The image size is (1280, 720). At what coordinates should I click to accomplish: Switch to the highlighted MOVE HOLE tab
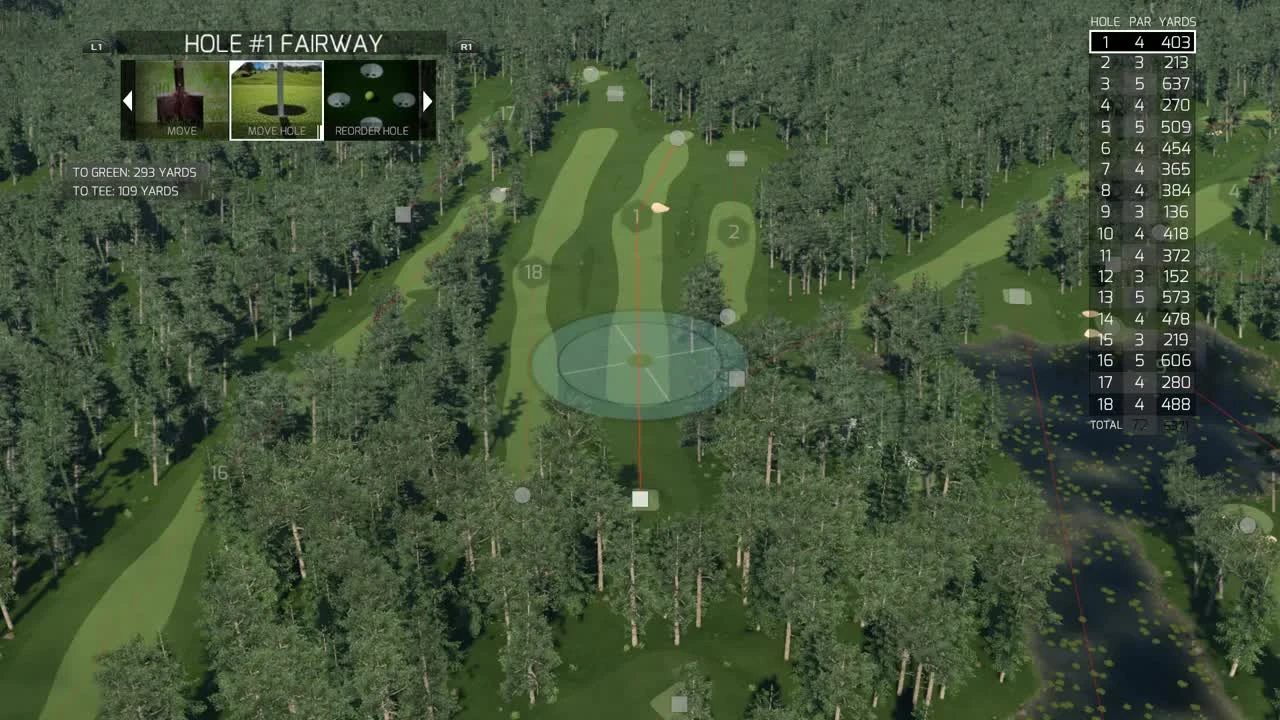tap(276, 97)
